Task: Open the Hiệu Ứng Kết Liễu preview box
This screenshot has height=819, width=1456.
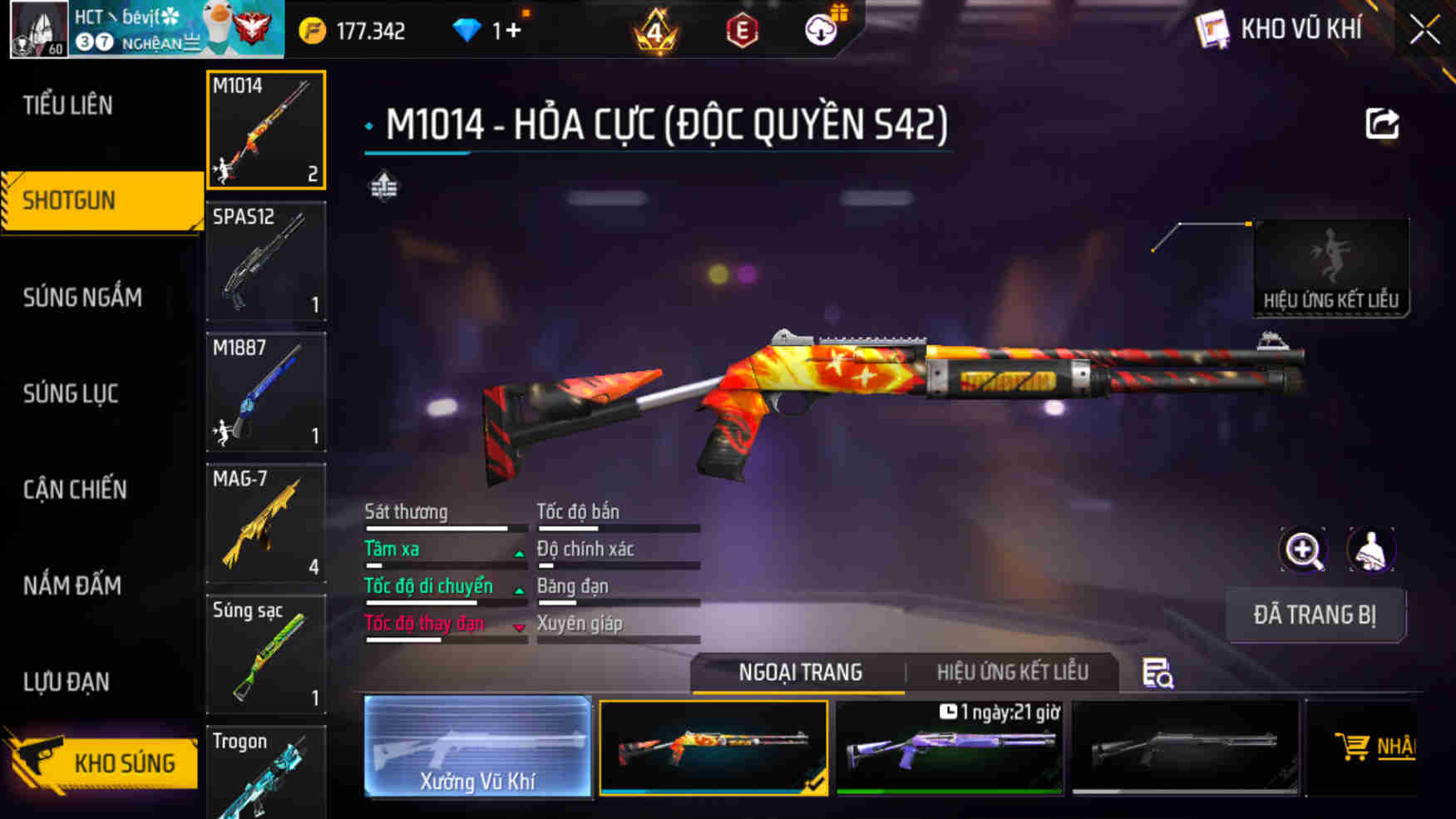Action: tap(1330, 268)
